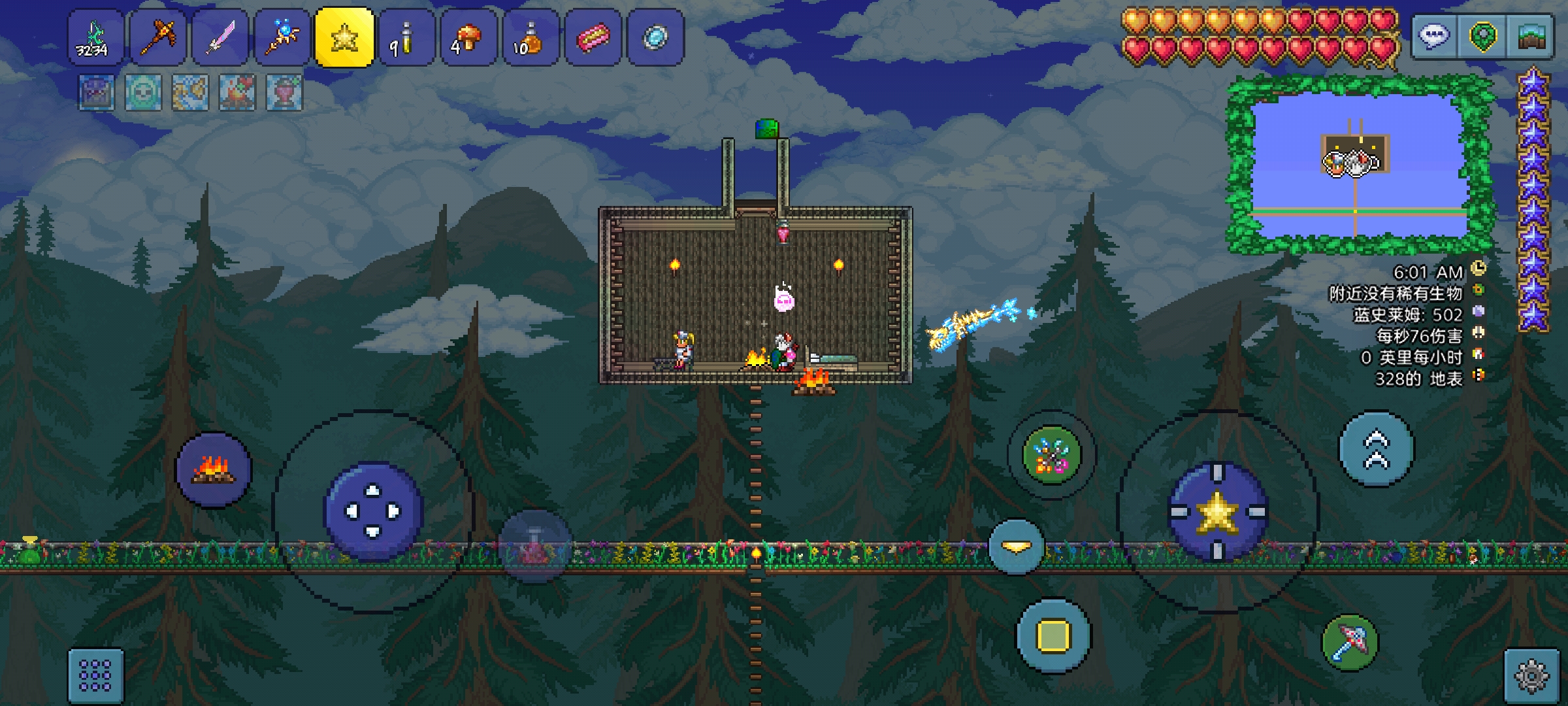This screenshot has height=706, width=1568.
Task: Tap the double-arrow jump button
Action: [1377, 449]
